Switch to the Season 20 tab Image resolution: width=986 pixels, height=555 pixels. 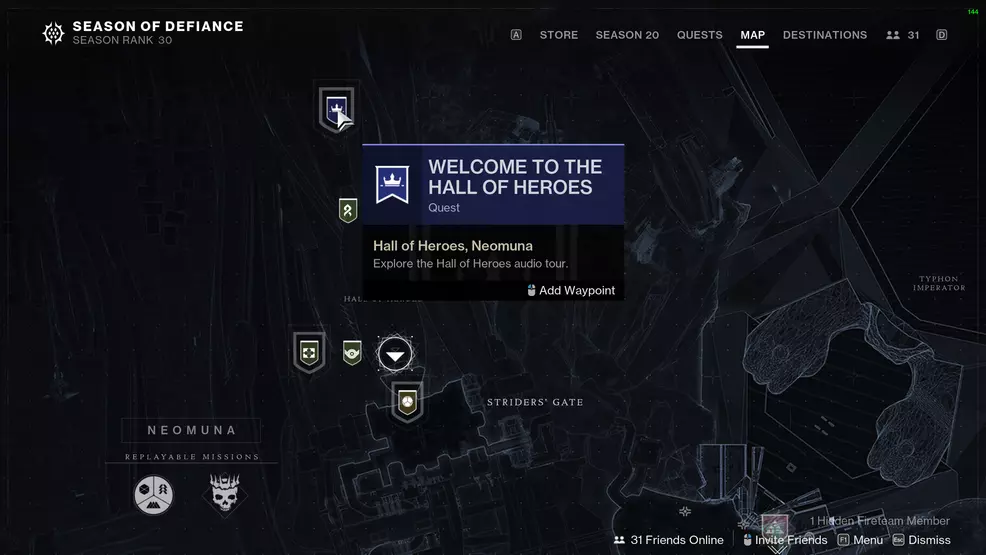point(627,35)
